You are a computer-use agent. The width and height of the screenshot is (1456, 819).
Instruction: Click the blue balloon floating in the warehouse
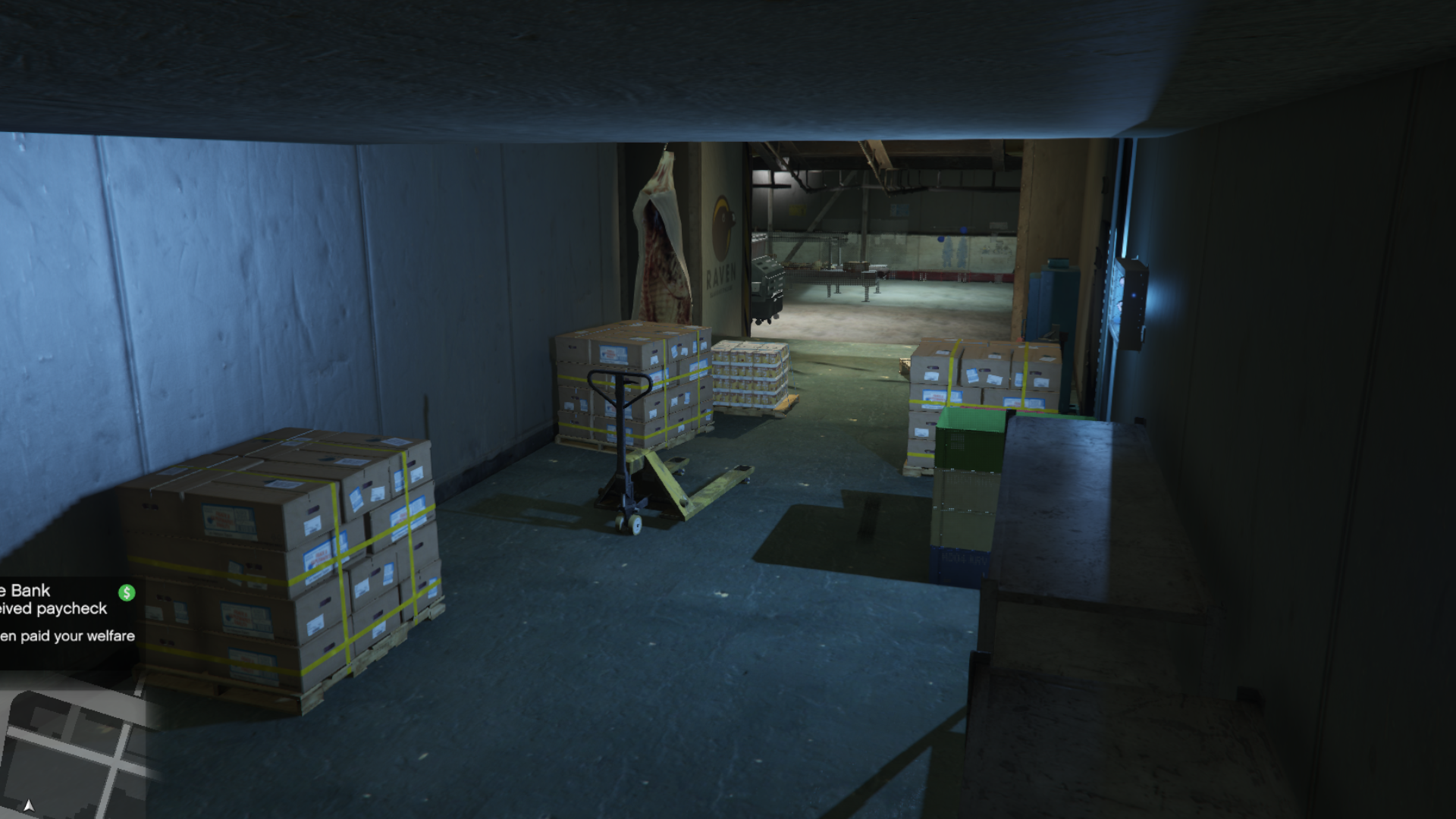pos(964,229)
